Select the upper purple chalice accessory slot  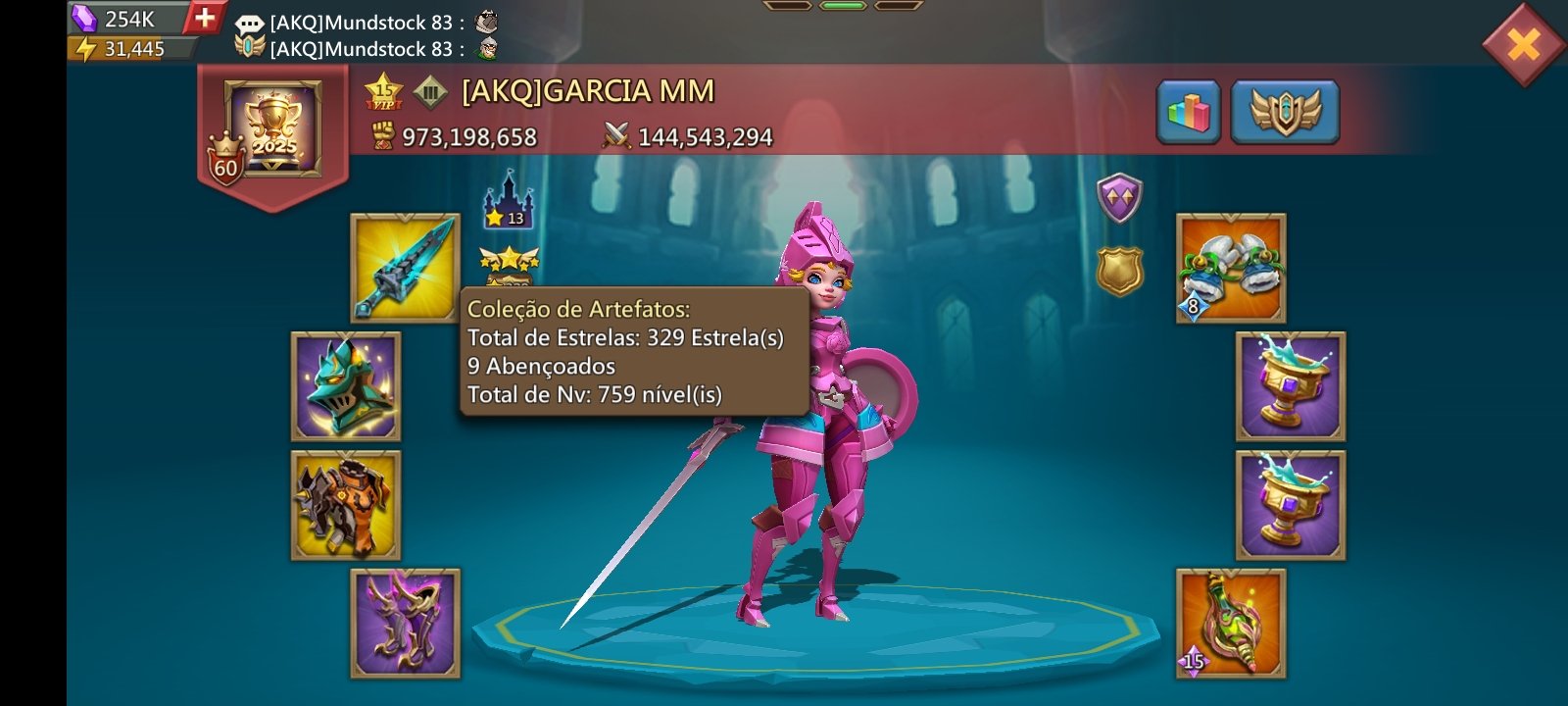point(1290,386)
